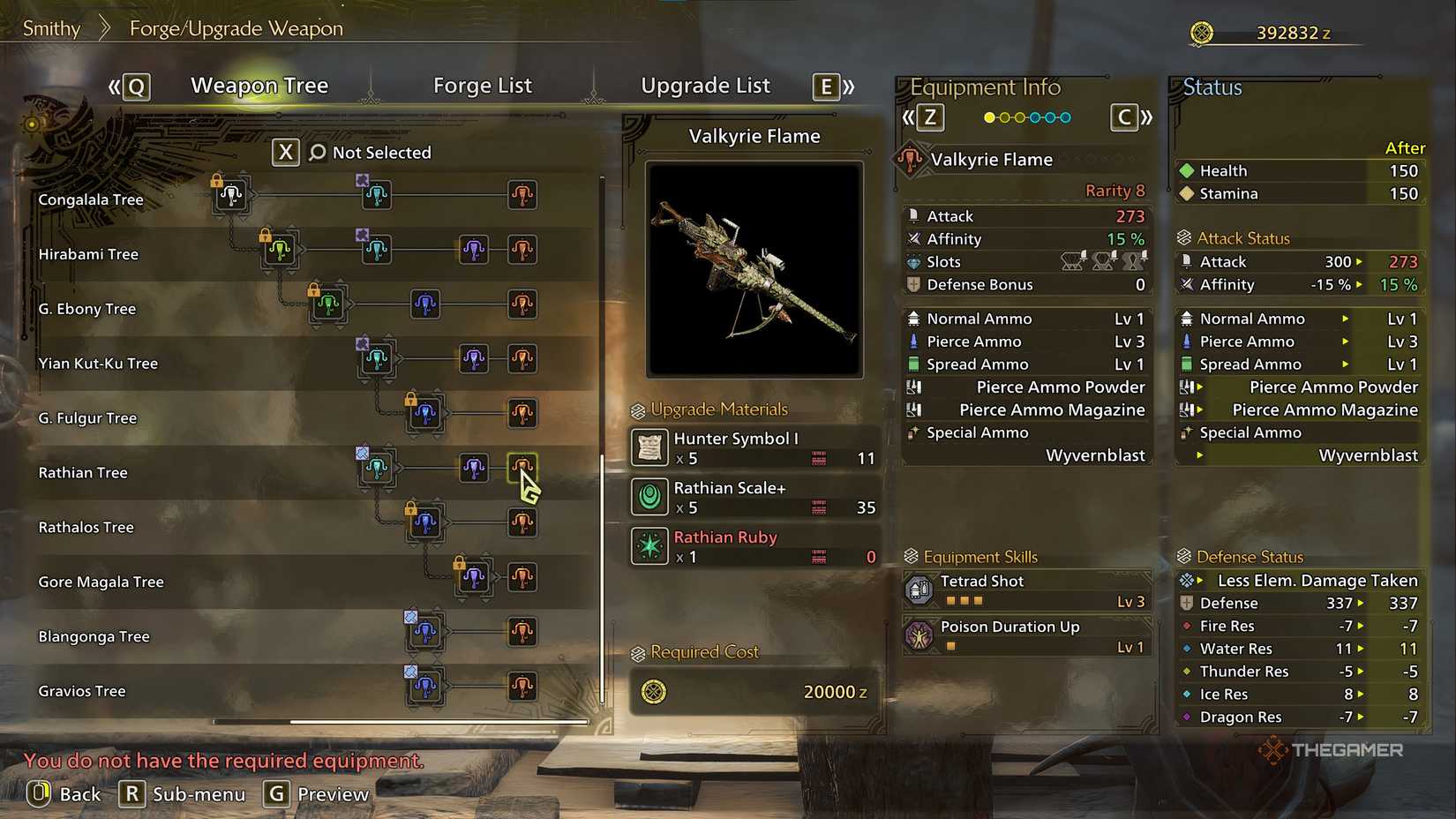This screenshot has height=819, width=1456.
Task: Select the Poison Duration Up skill icon
Action: click(920, 635)
